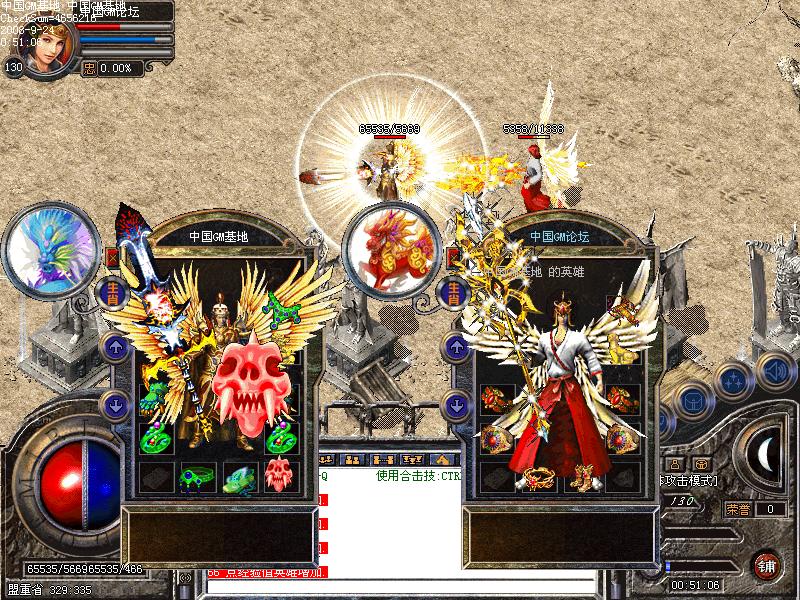Open the red lion zodiac portrait
The image size is (800, 600).
(391, 250)
